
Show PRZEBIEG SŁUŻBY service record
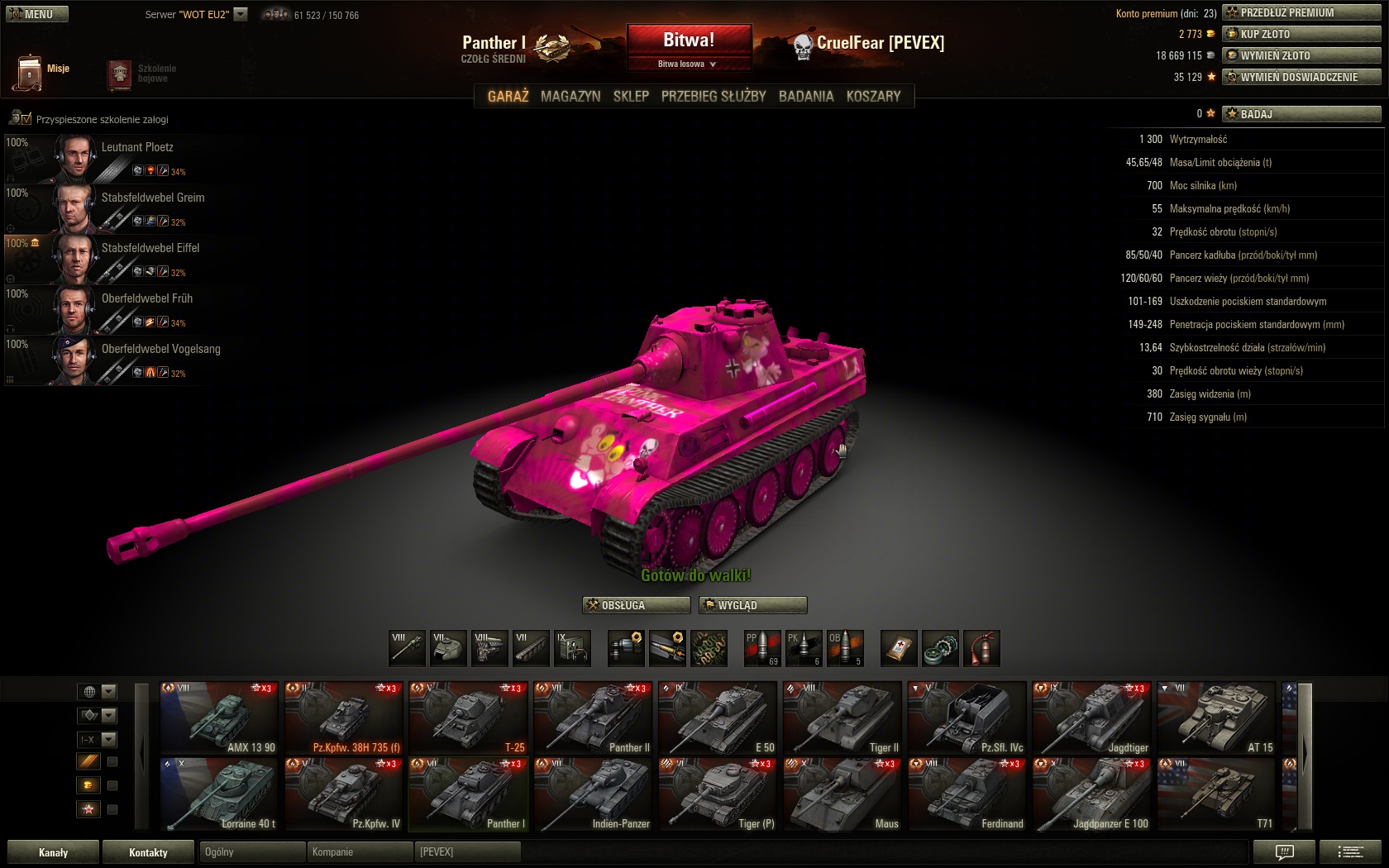pos(714,96)
